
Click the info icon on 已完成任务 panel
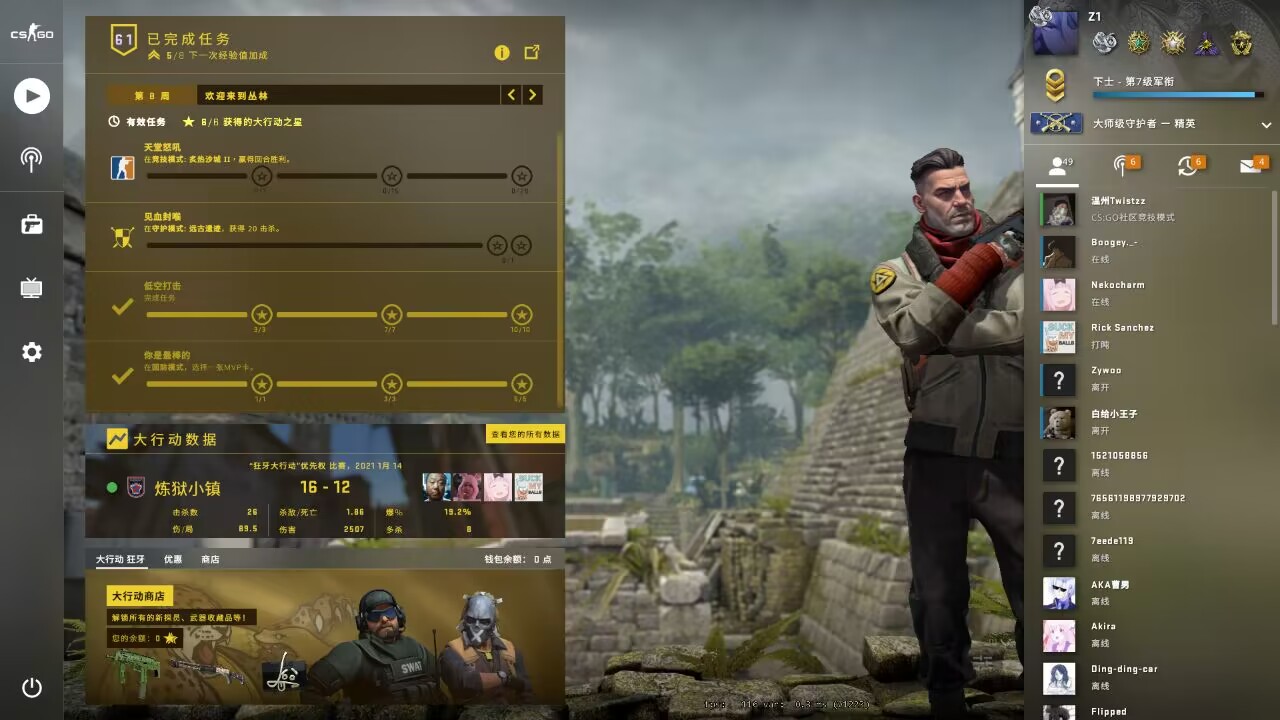click(x=502, y=52)
